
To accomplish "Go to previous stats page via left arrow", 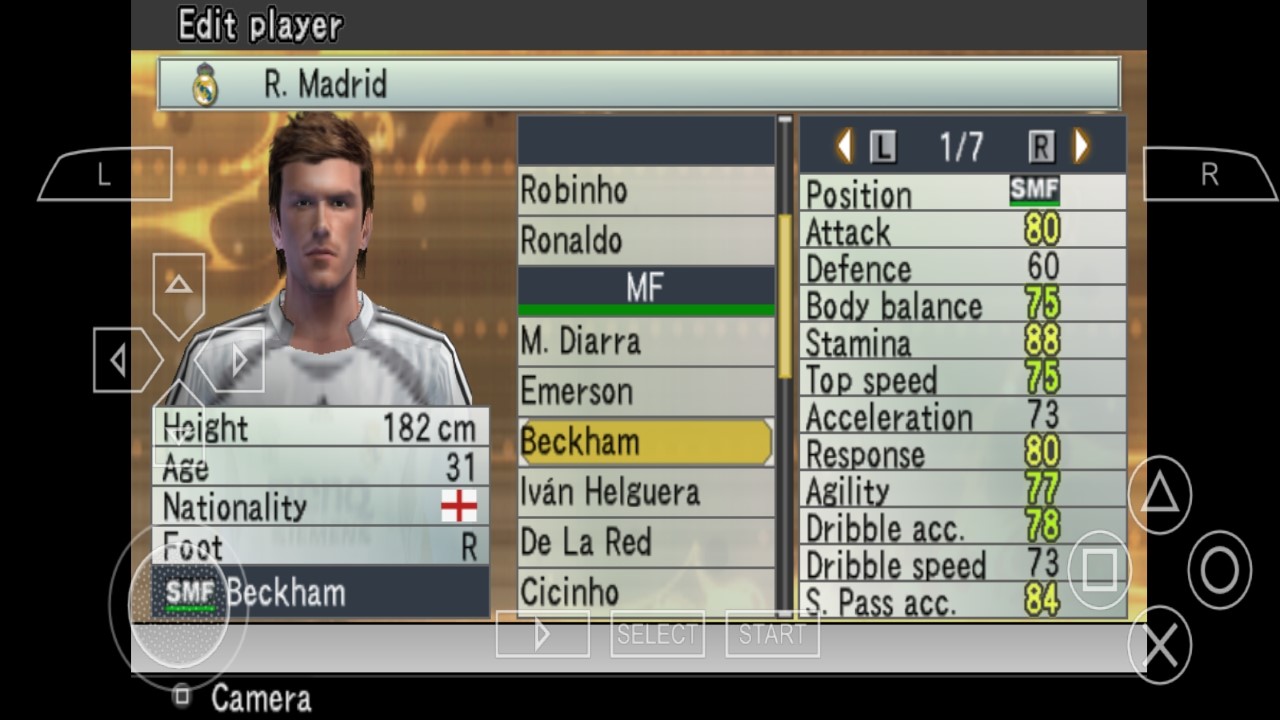I will [x=843, y=145].
